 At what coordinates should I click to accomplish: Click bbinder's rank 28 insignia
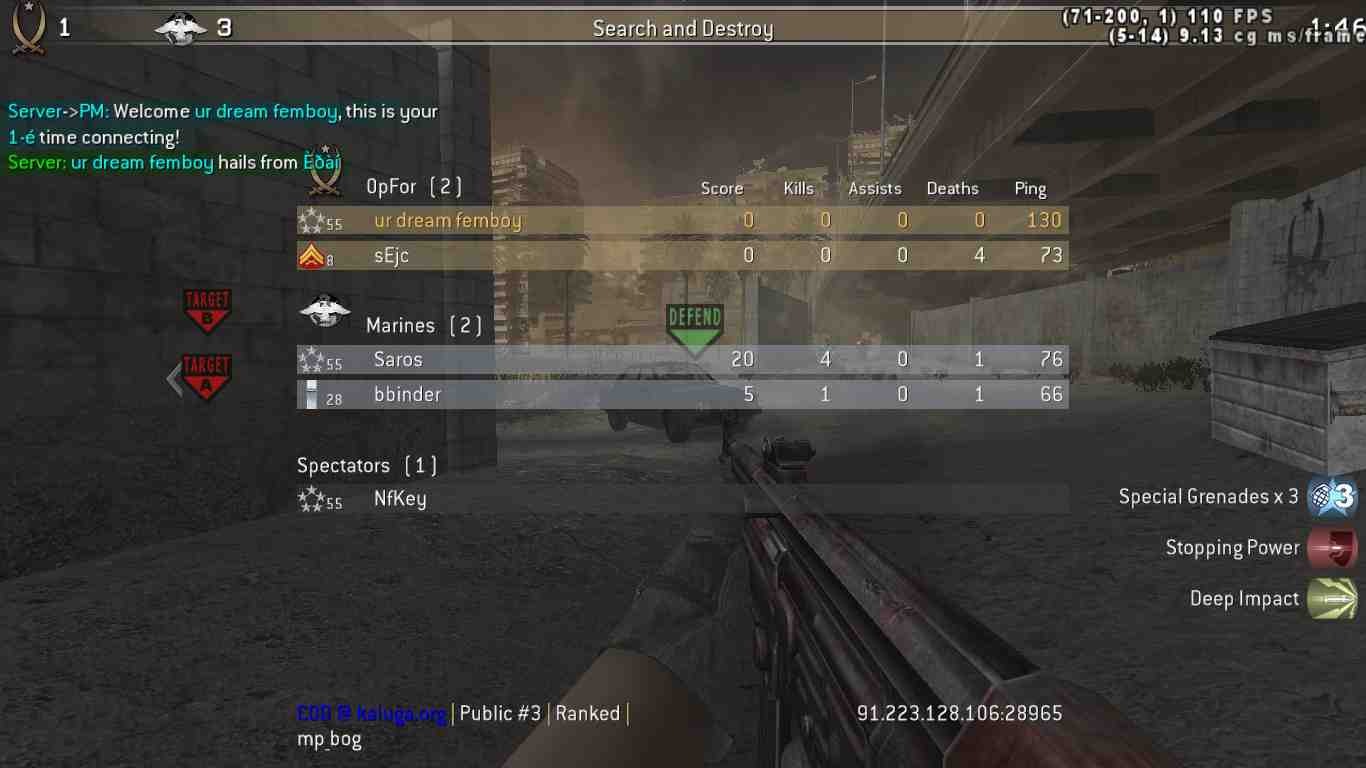(x=310, y=394)
